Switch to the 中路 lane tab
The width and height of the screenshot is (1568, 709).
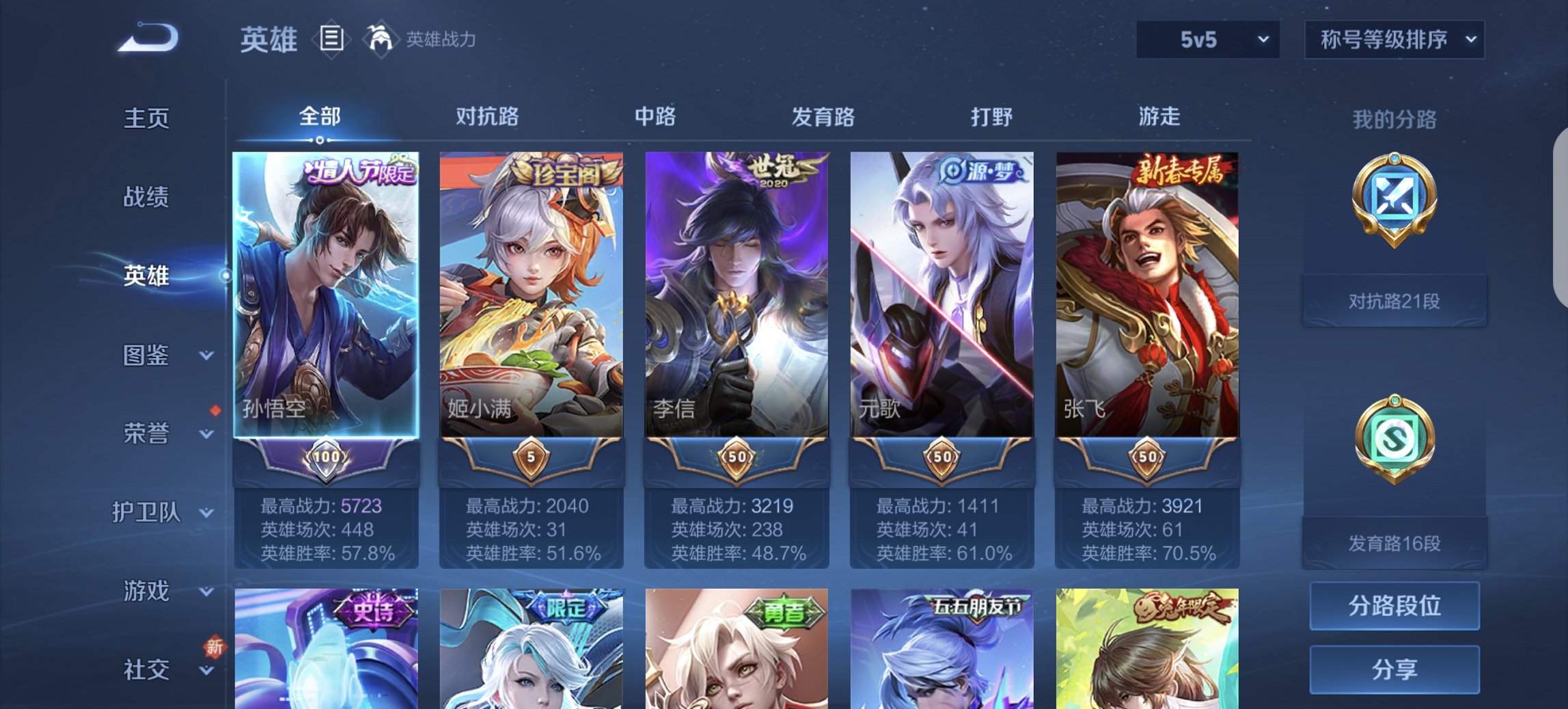point(656,117)
